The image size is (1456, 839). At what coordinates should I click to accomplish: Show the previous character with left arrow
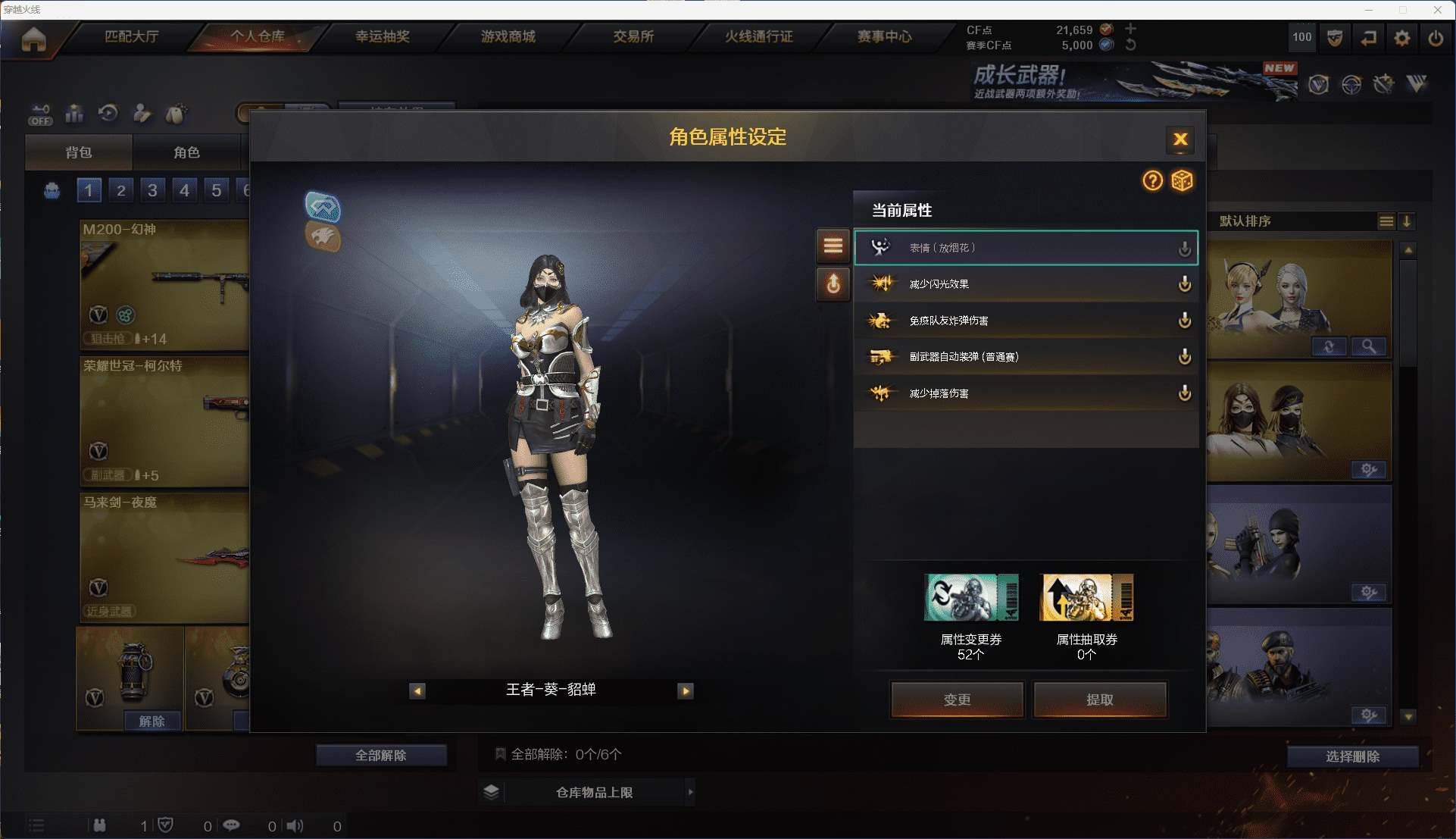(x=417, y=690)
